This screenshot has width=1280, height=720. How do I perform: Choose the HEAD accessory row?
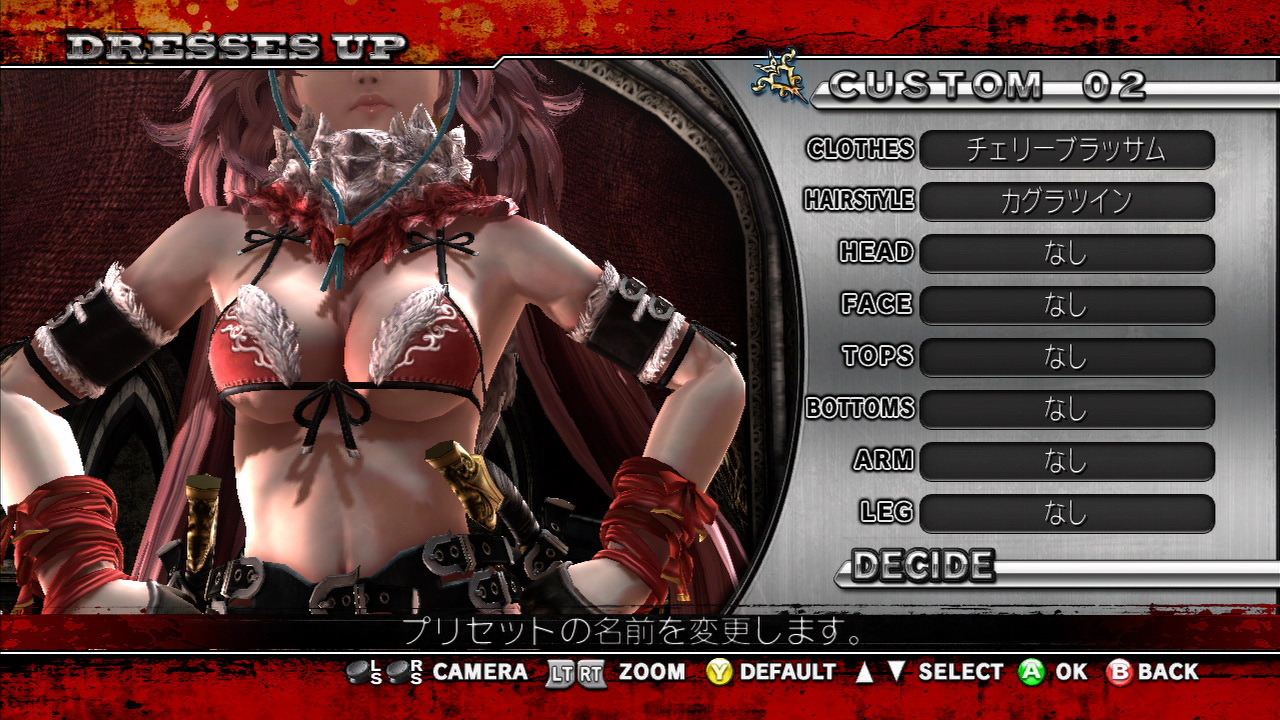click(1066, 254)
